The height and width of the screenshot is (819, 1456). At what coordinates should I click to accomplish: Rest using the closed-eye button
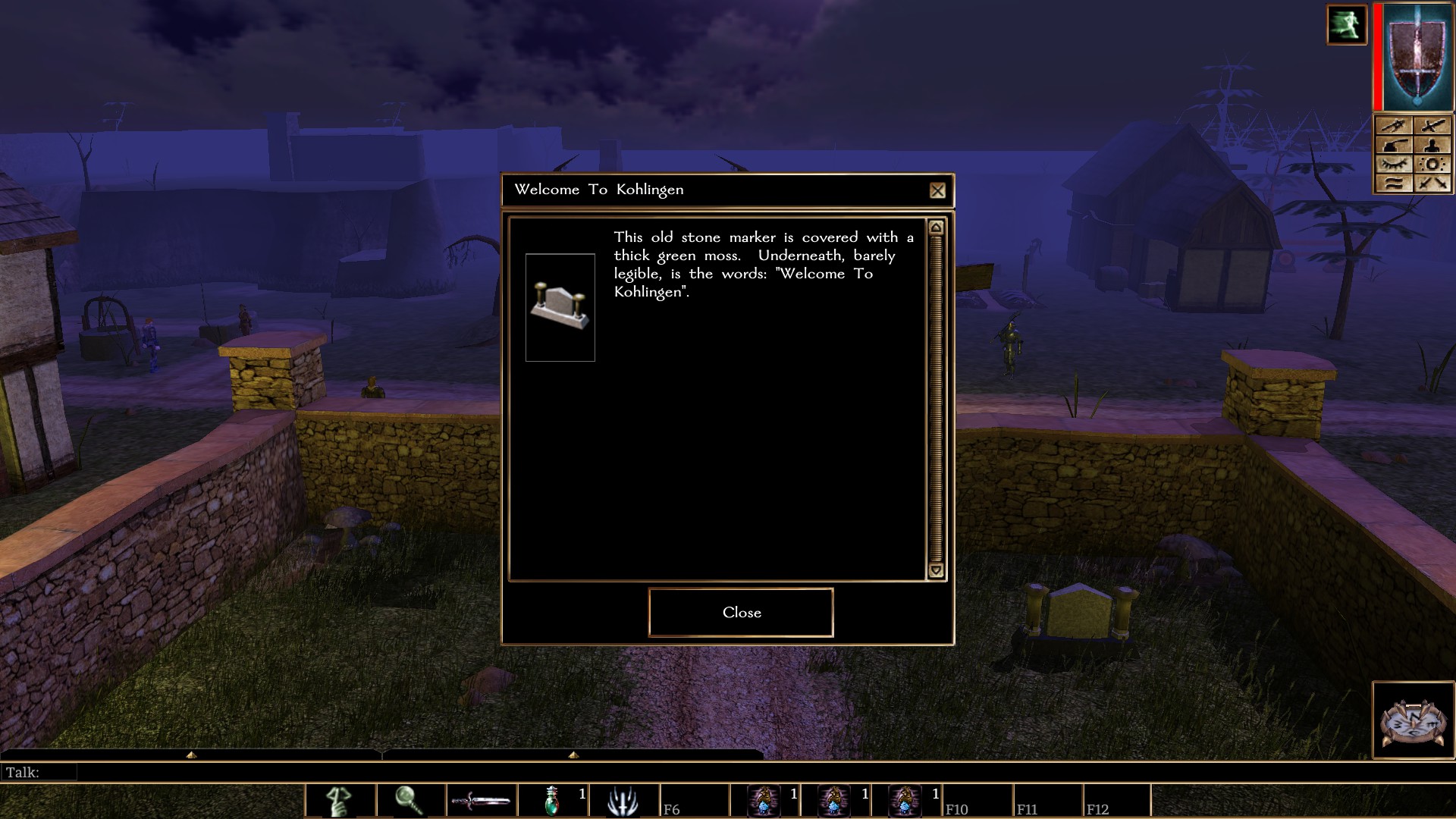1394,165
